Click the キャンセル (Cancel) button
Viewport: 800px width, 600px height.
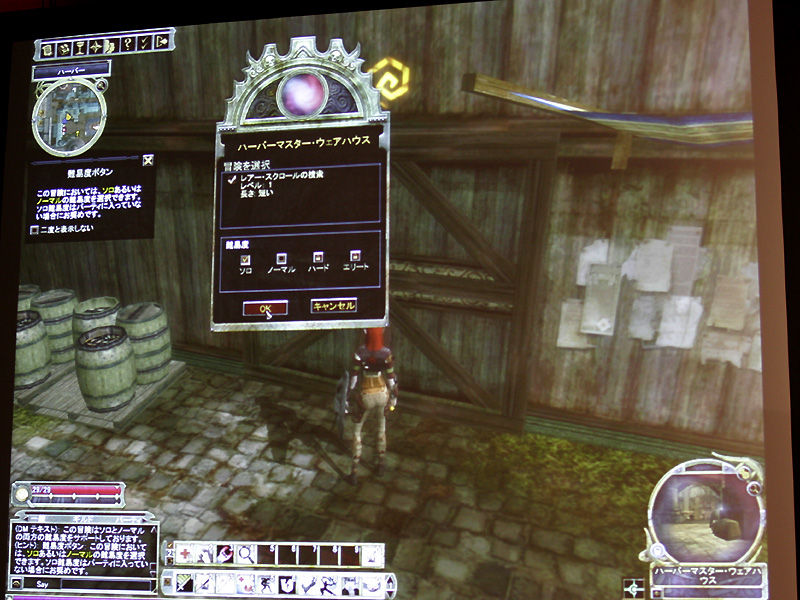click(333, 306)
